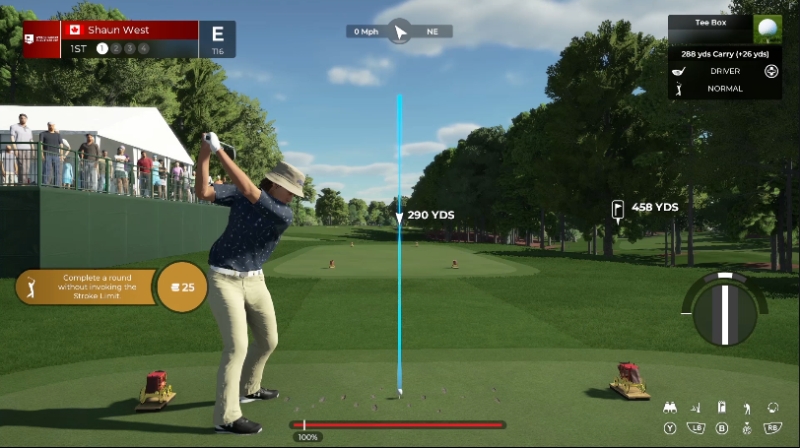This screenshot has height=448, width=800.
Task: Choose the NORMAL shot type row
Action: point(725,88)
